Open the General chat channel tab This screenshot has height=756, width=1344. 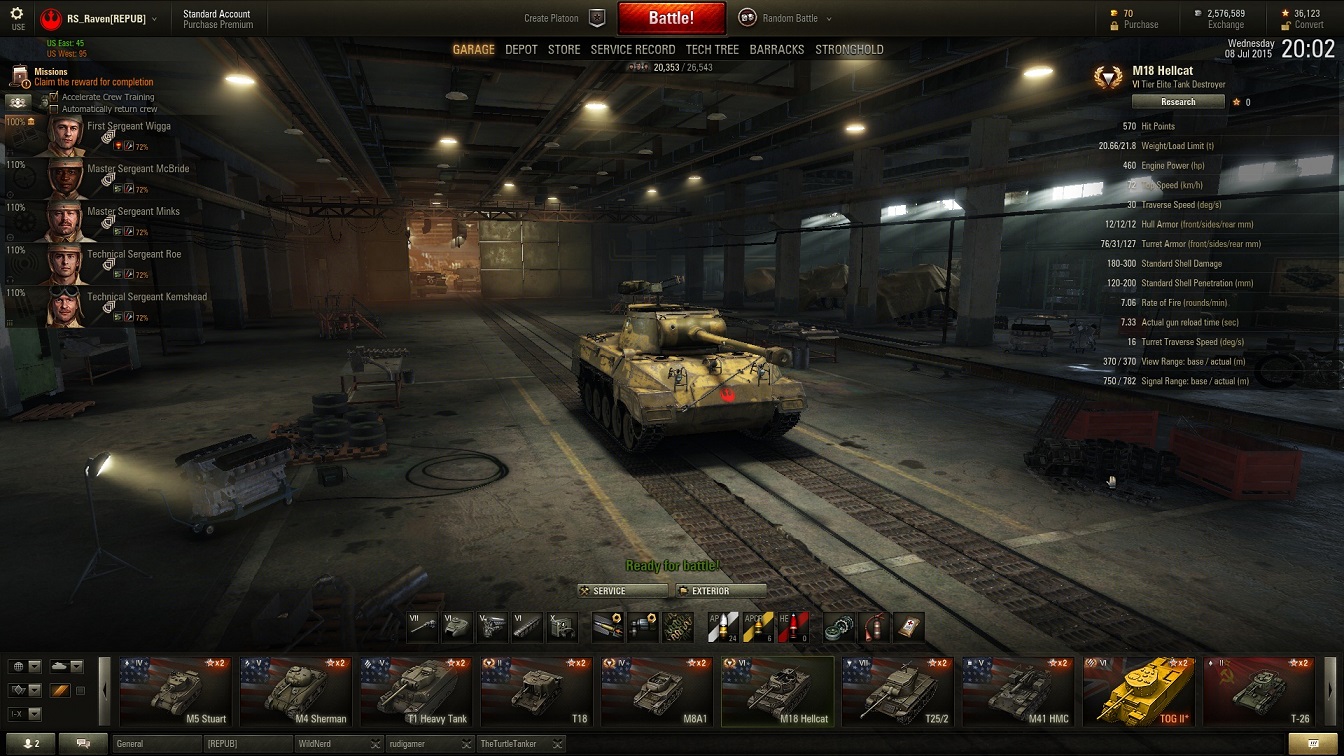(x=155, y=744)
